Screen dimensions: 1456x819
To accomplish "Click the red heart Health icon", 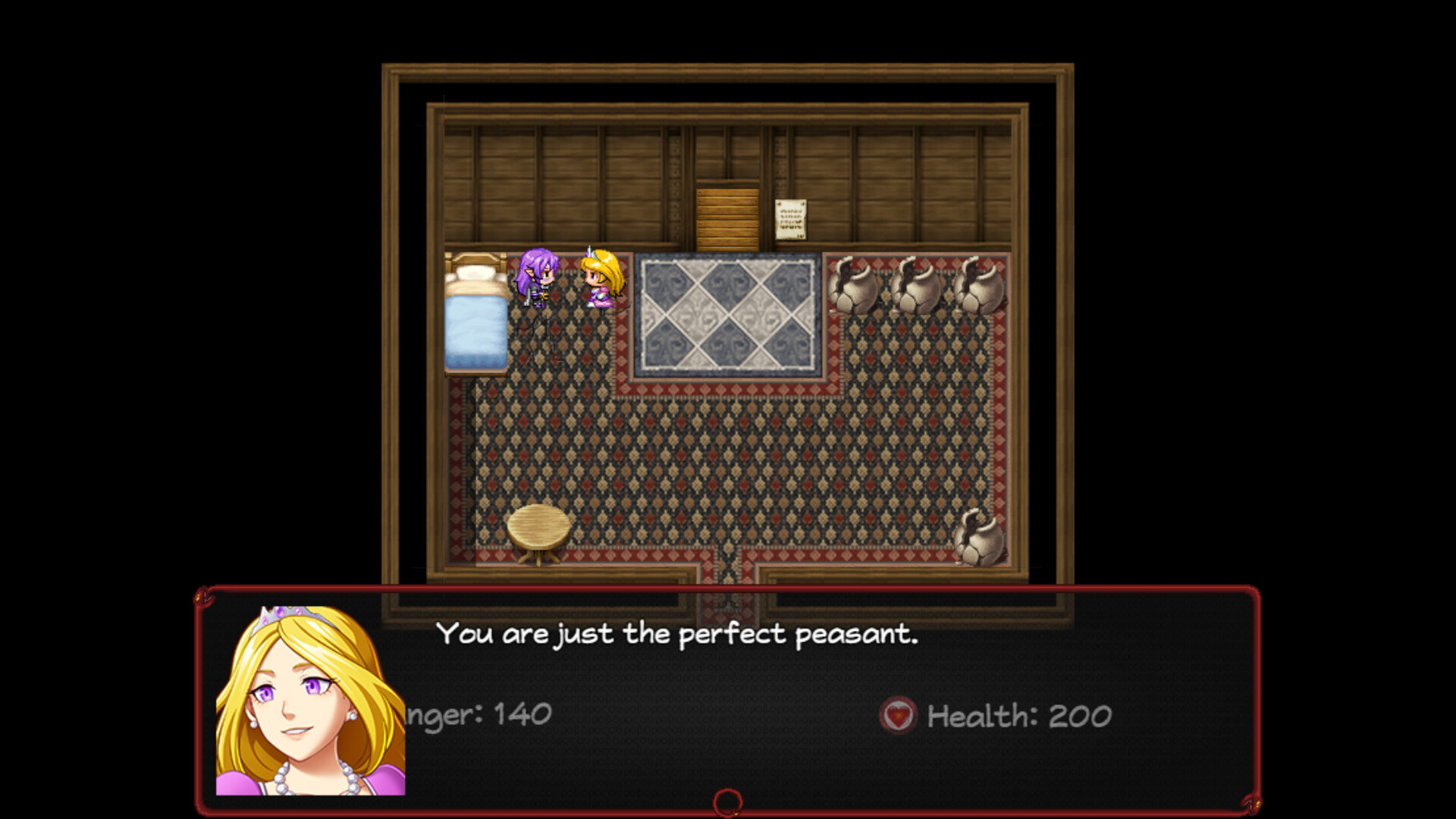I will coord(899,716).
